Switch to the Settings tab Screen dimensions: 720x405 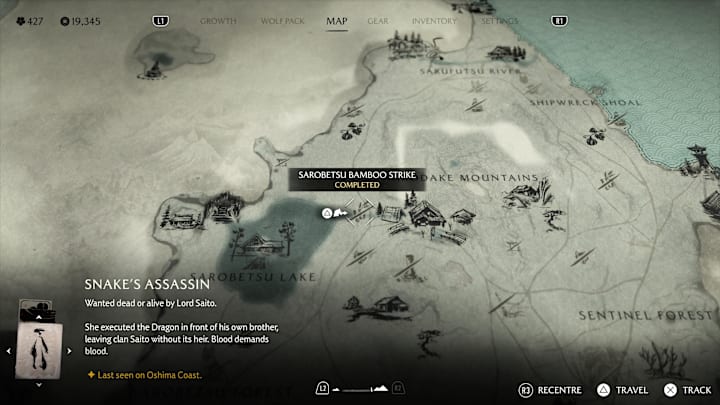[500, 20]
